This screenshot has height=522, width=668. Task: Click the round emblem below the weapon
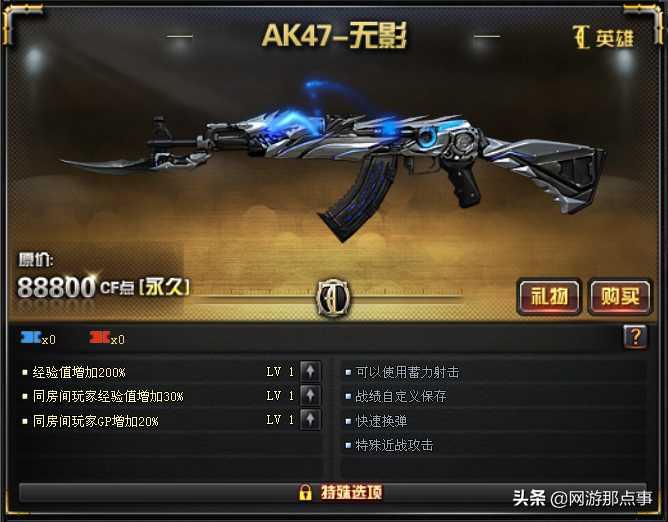point(331,296)
